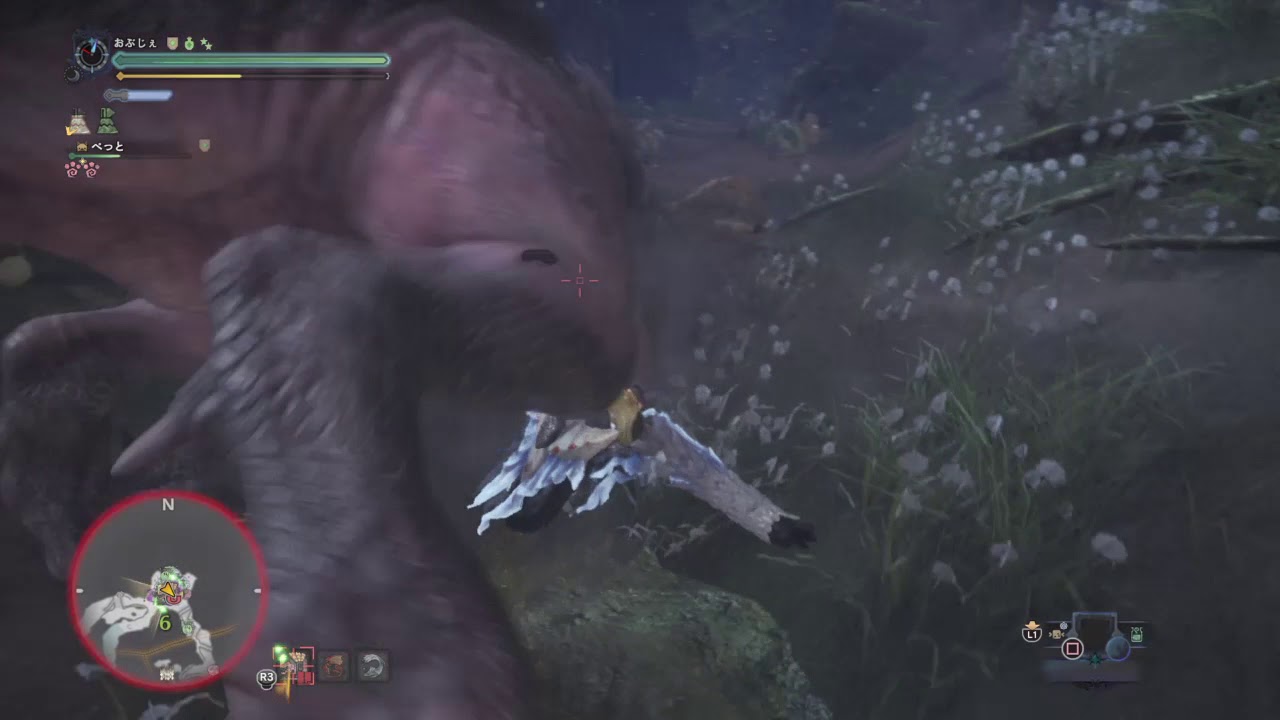Select the shield buff icon beside おぶじぇ
This screenshot has width=1280, height=720.
click(172, 44)
